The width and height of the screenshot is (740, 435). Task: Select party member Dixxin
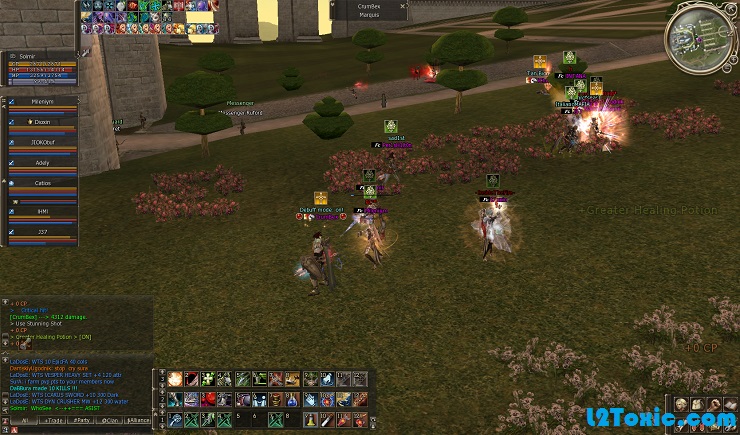click(x=43, y=122)
